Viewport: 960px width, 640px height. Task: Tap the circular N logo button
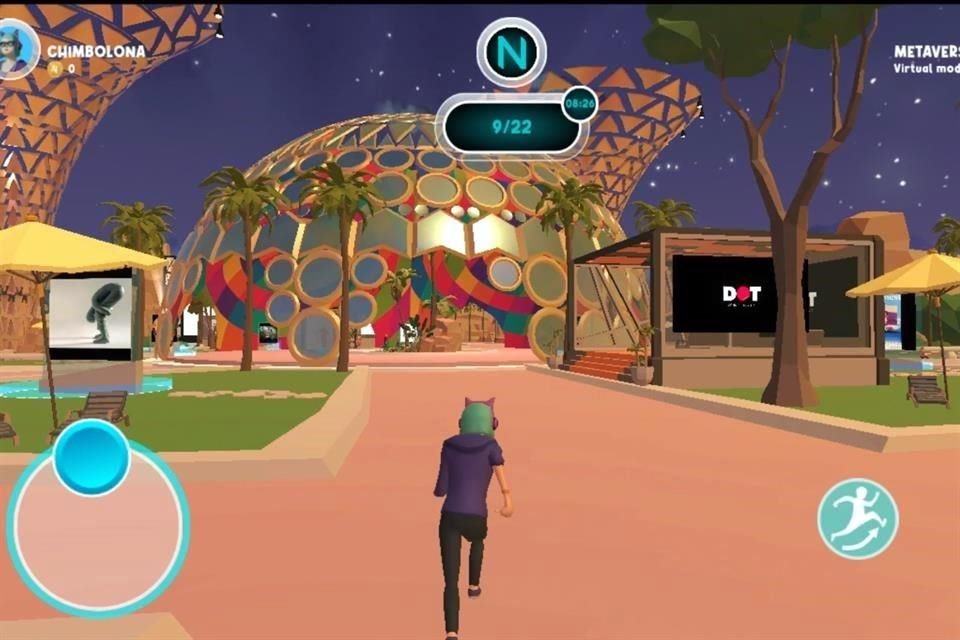pyautogui.click(x=511, y=51)
